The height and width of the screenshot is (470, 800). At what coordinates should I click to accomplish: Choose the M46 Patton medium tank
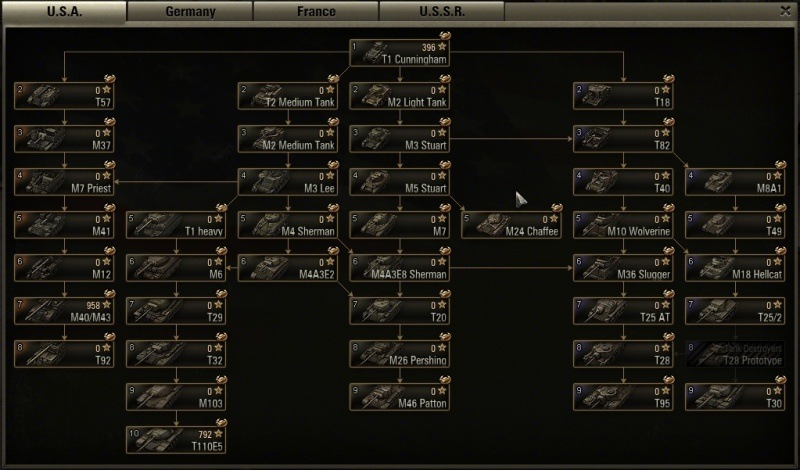(x=399, y=397)
